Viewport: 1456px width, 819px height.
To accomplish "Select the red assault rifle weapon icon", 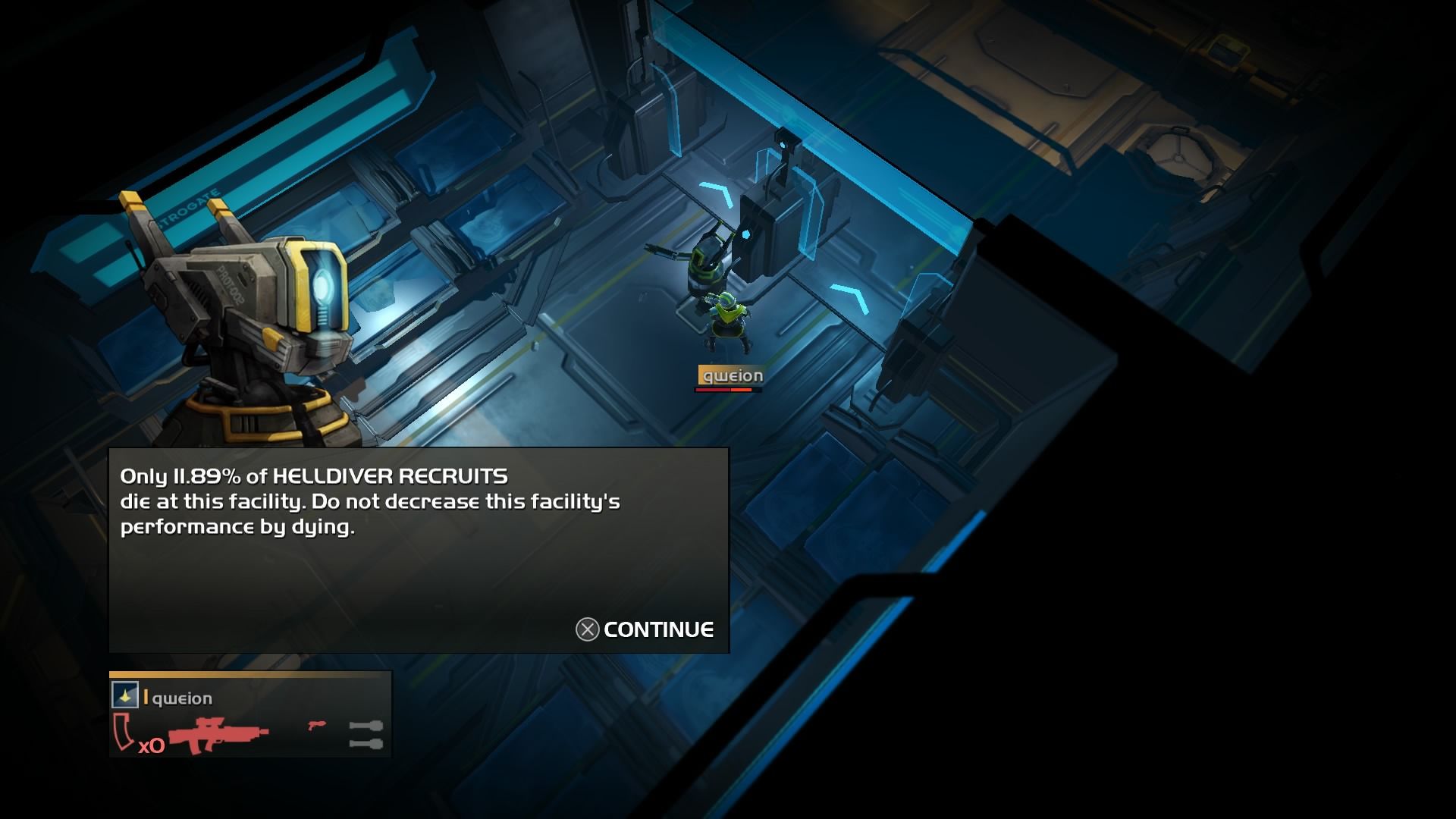I will pyautogui.click(x=218, y=733).
